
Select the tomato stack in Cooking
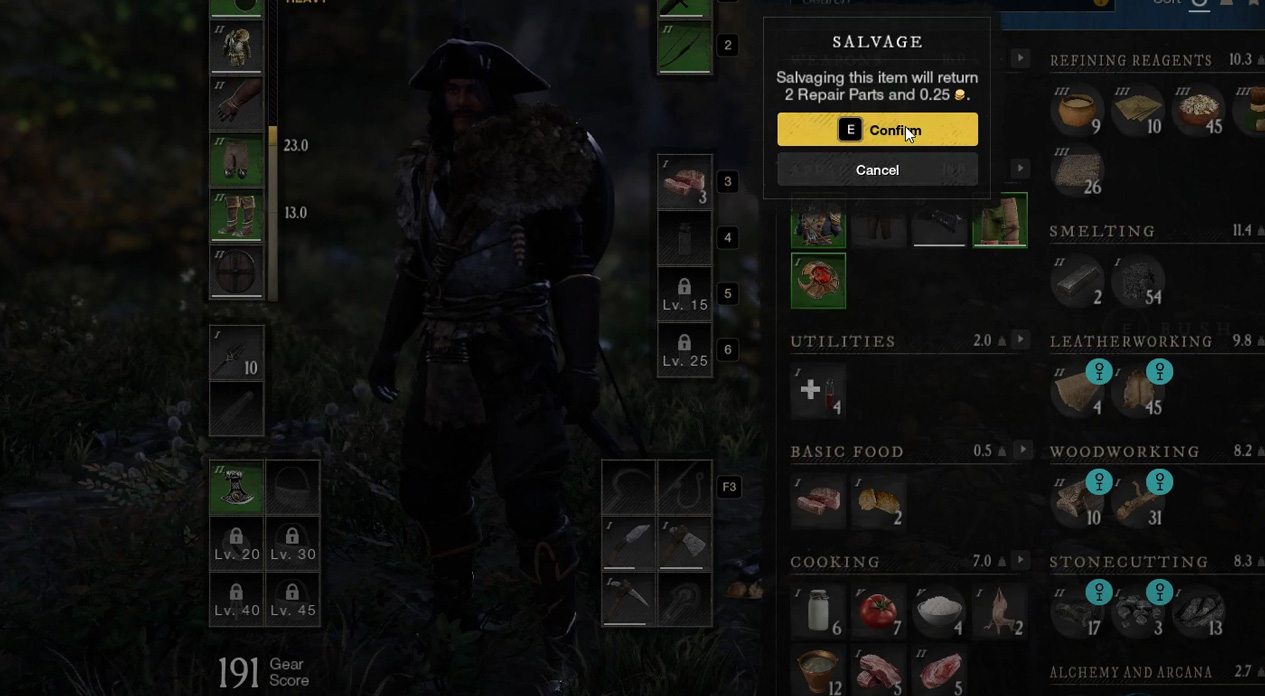(878, 610)
